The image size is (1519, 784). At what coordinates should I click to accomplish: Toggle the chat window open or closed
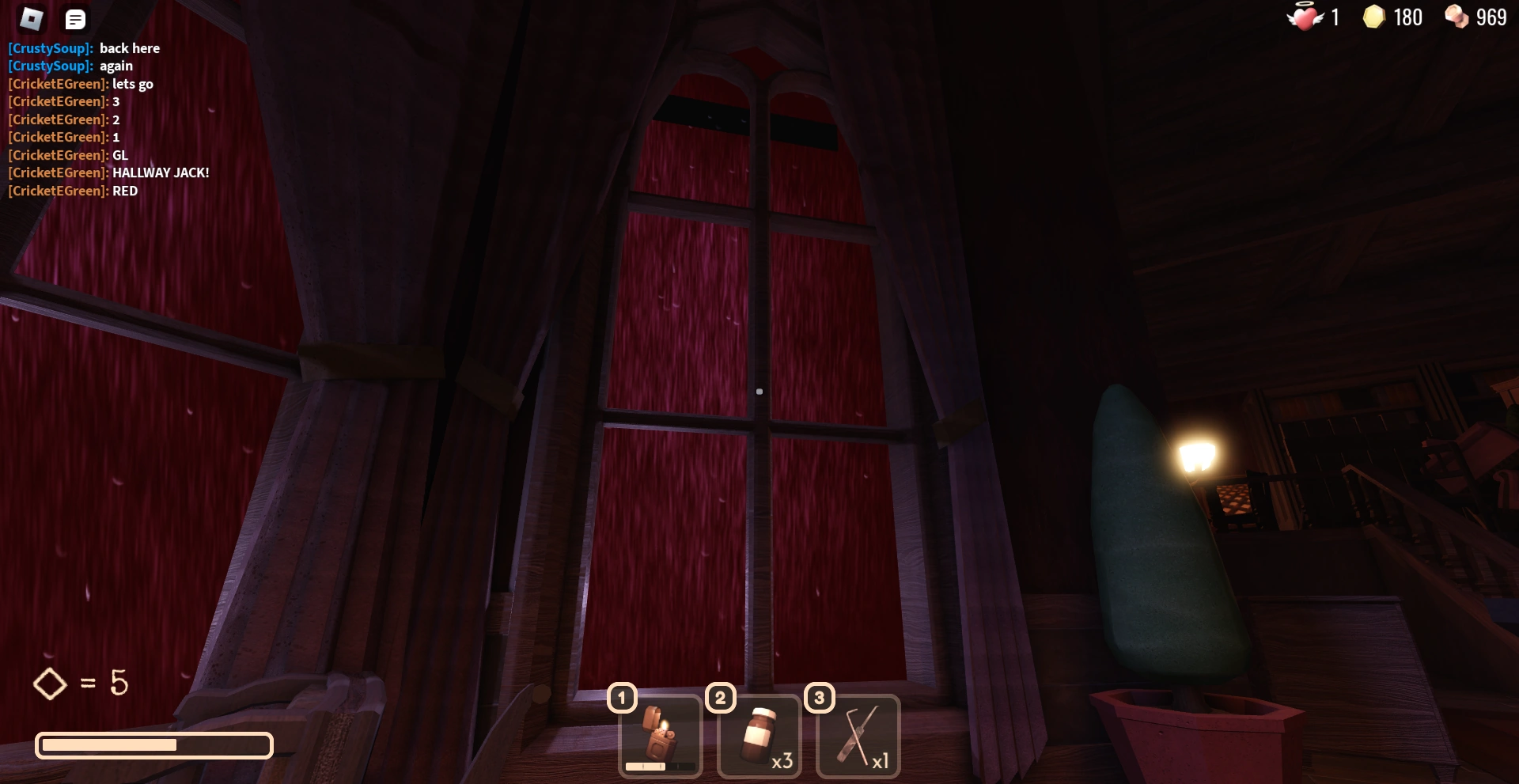point(75,18)
